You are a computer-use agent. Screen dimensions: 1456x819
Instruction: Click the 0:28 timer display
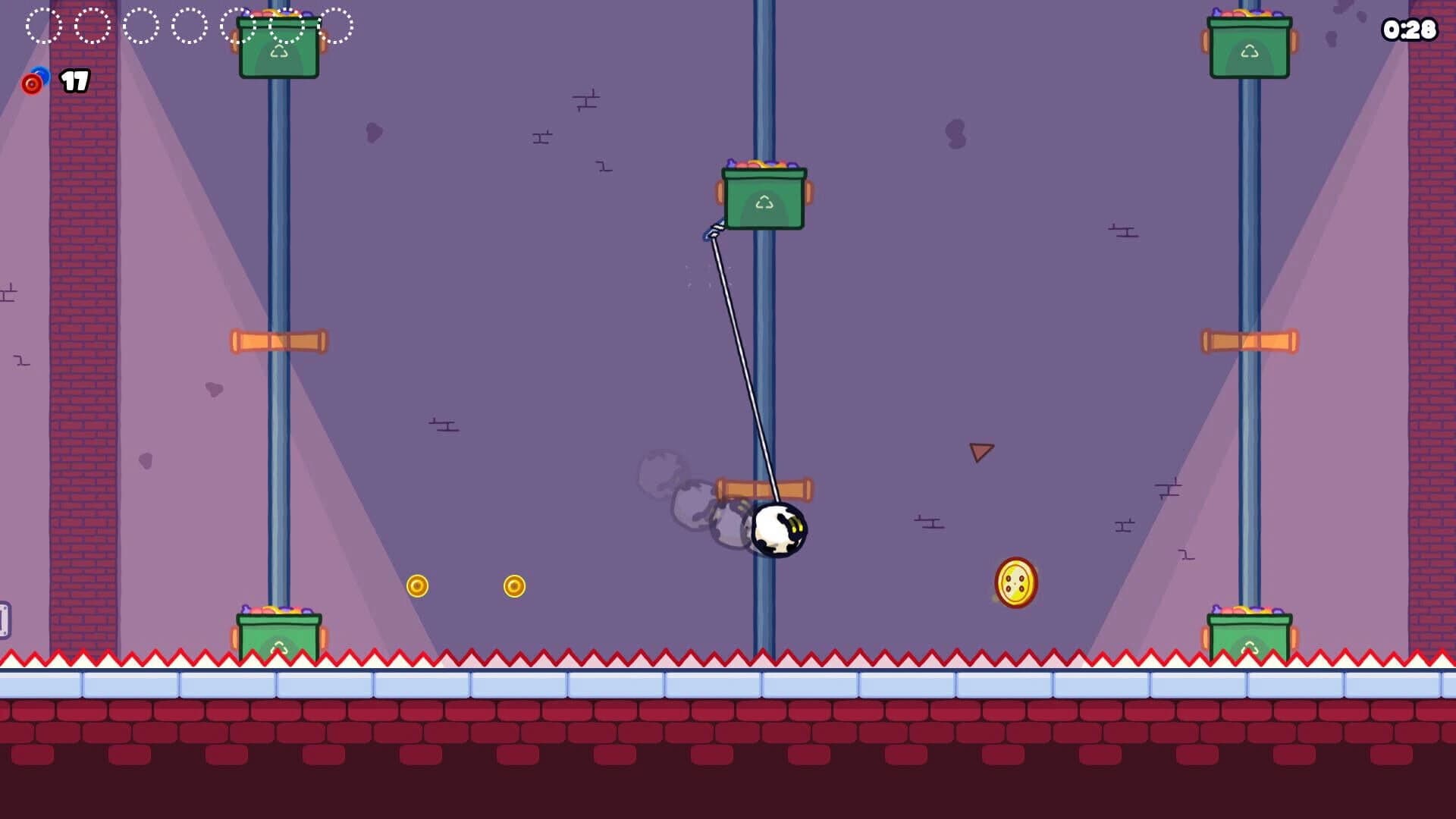(1411, 30)
